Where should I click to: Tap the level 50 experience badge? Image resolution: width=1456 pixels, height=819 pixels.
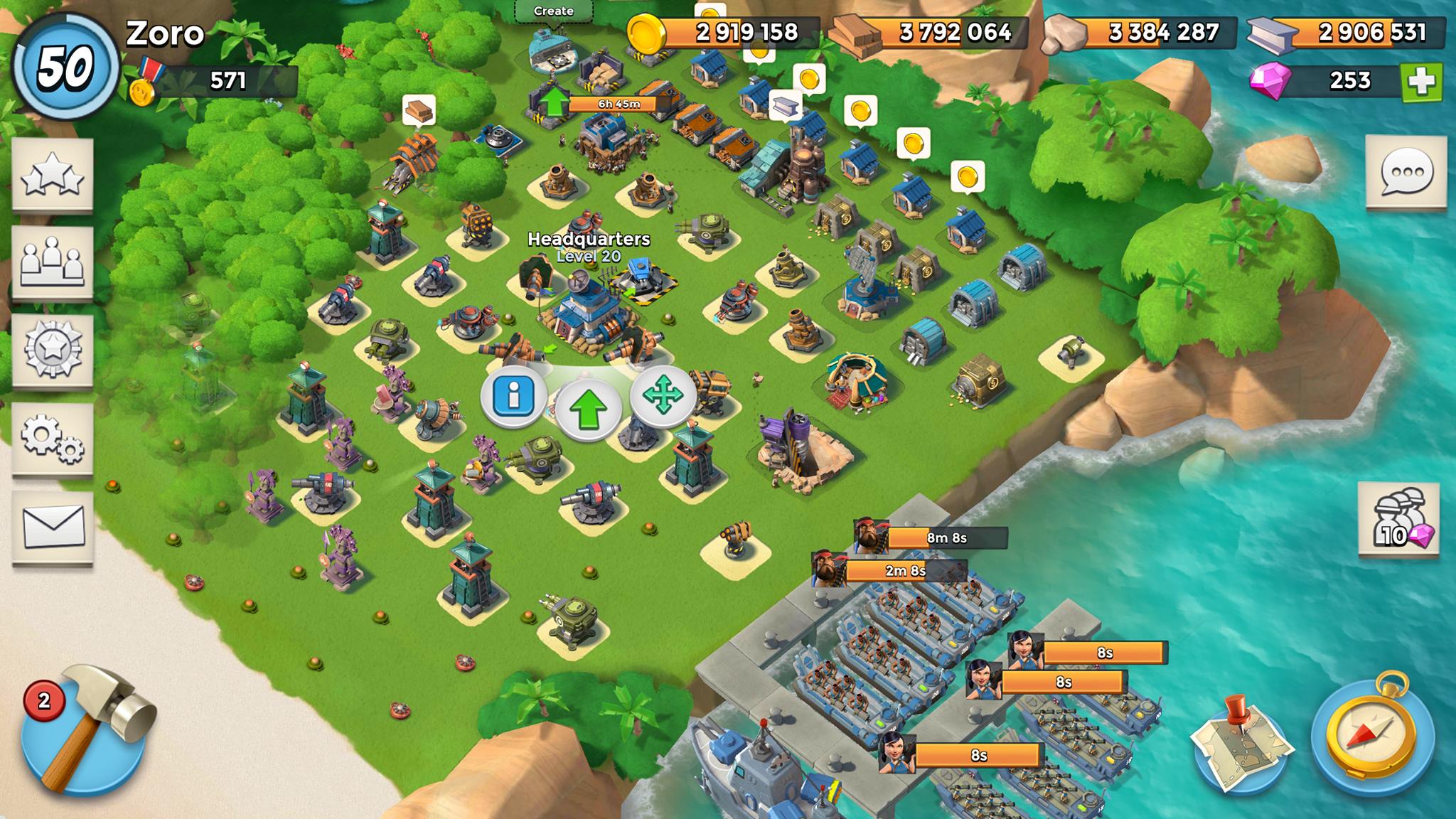click(65, 68)
